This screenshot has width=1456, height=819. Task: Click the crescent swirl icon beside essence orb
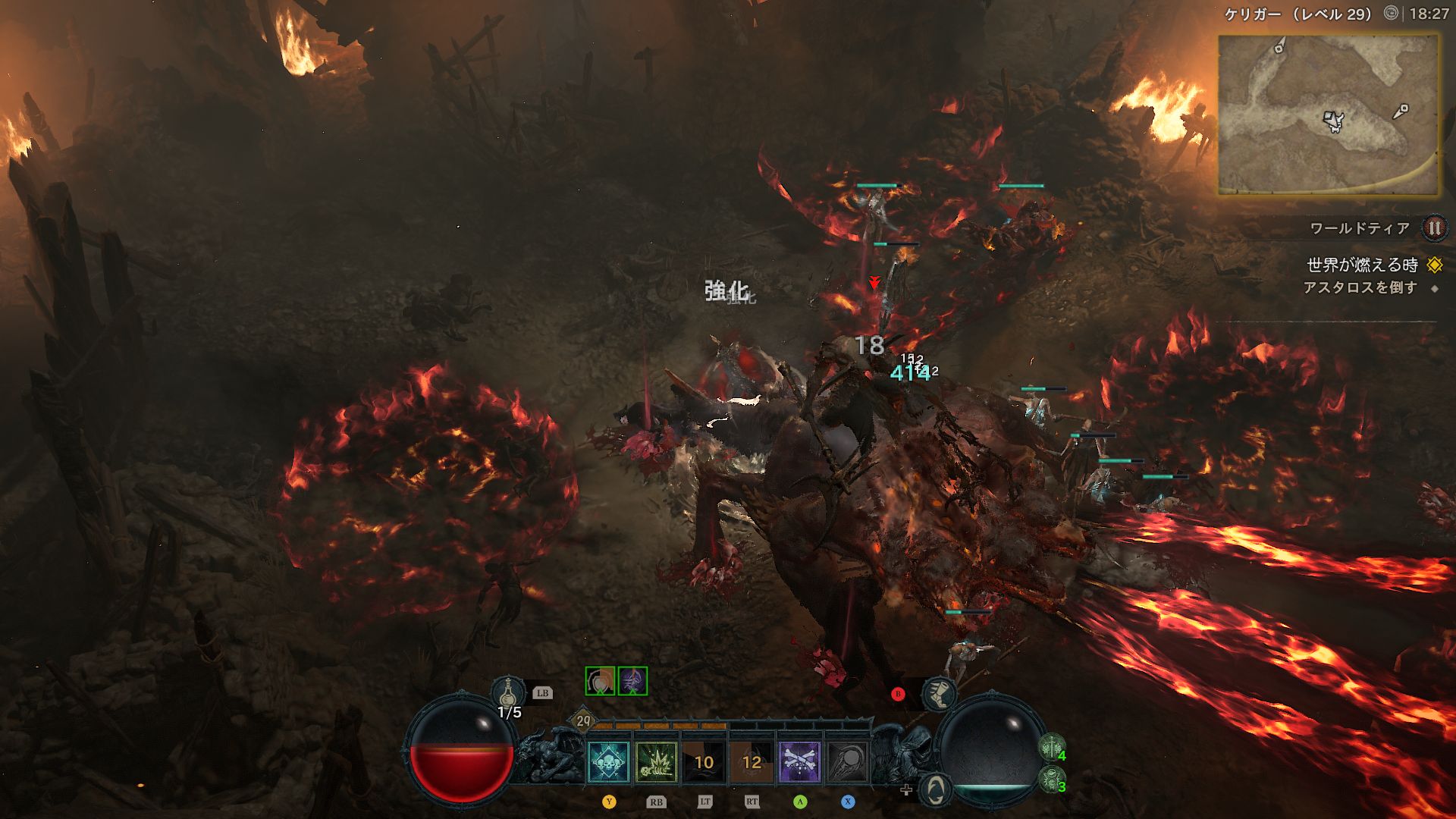pos(937,789)
